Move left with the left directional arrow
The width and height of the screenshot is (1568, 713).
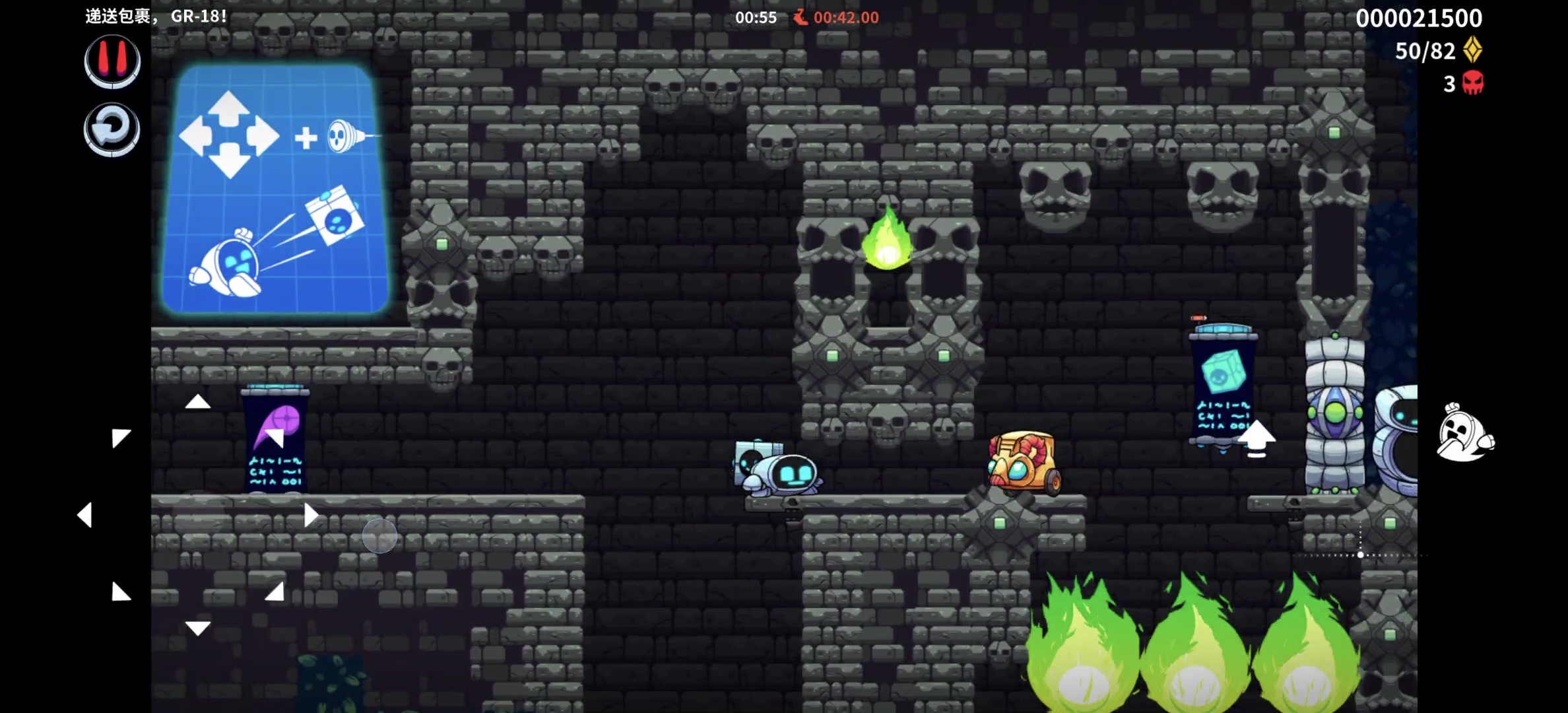[84, 515]
